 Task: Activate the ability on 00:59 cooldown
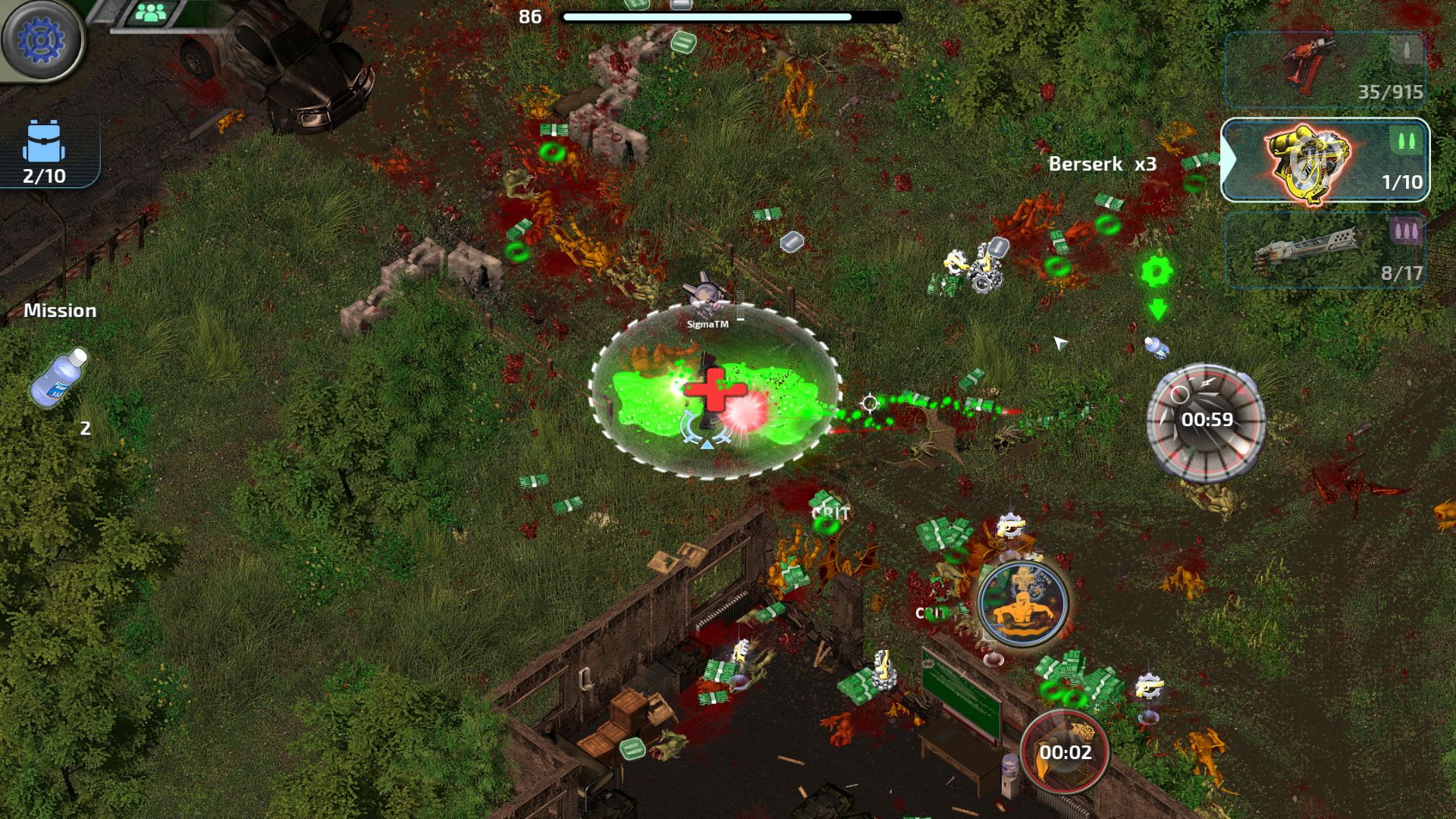click(x=1206, y=420)
